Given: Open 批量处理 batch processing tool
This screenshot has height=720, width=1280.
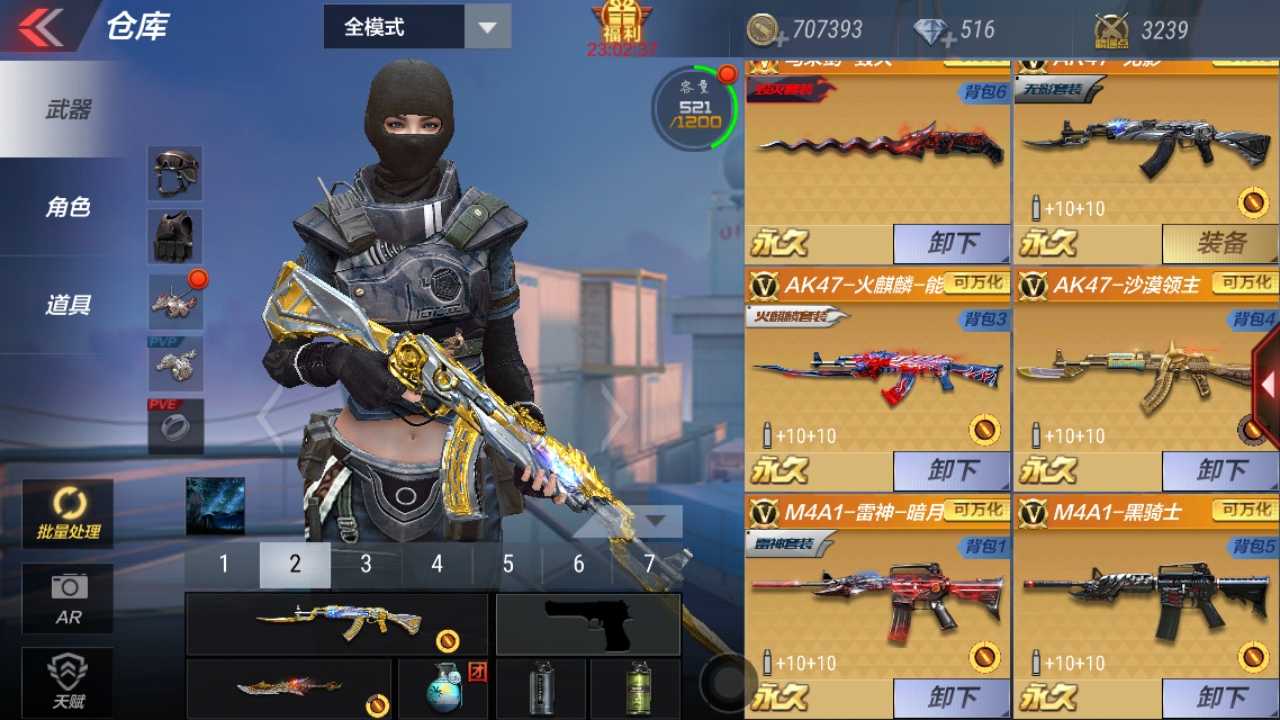Looking at the screenshot, I should (x=67, y=513).
